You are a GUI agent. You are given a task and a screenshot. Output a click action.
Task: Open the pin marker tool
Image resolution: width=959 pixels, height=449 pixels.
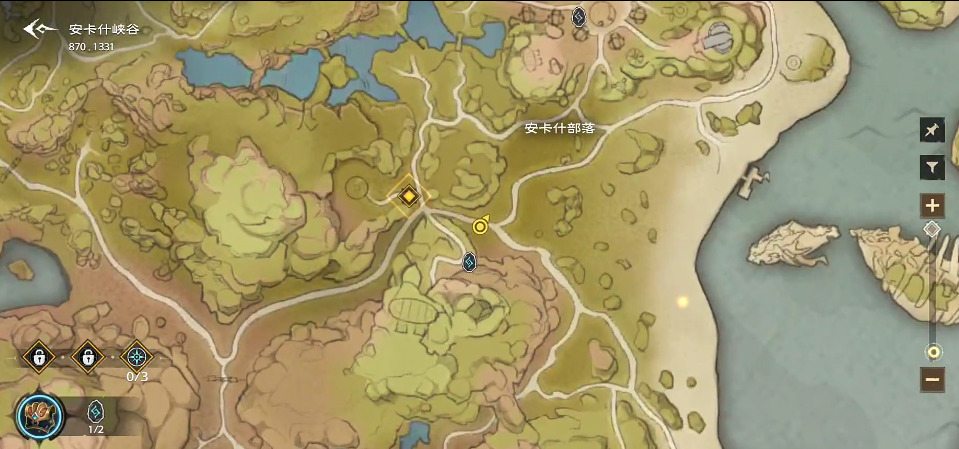tap(932, 131)
